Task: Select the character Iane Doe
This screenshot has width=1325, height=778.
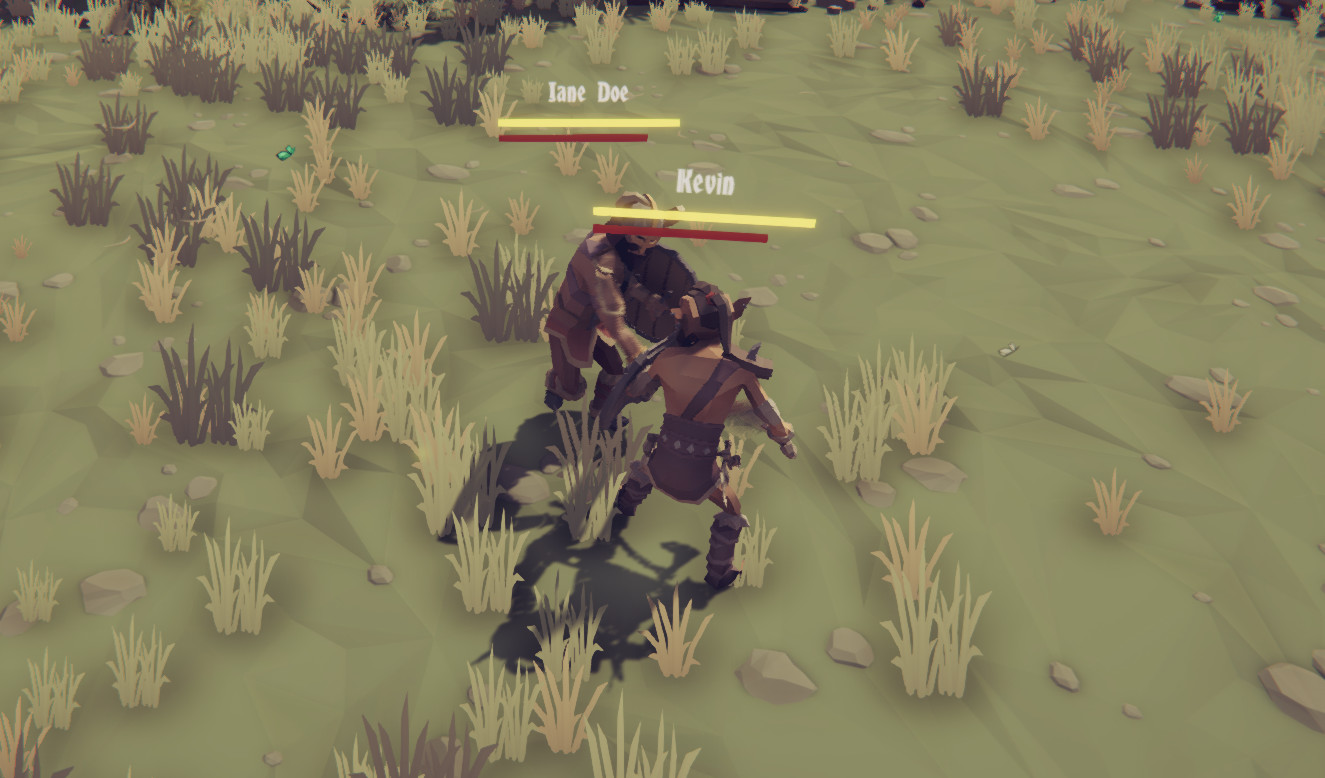Action: (x=600, y=300)
